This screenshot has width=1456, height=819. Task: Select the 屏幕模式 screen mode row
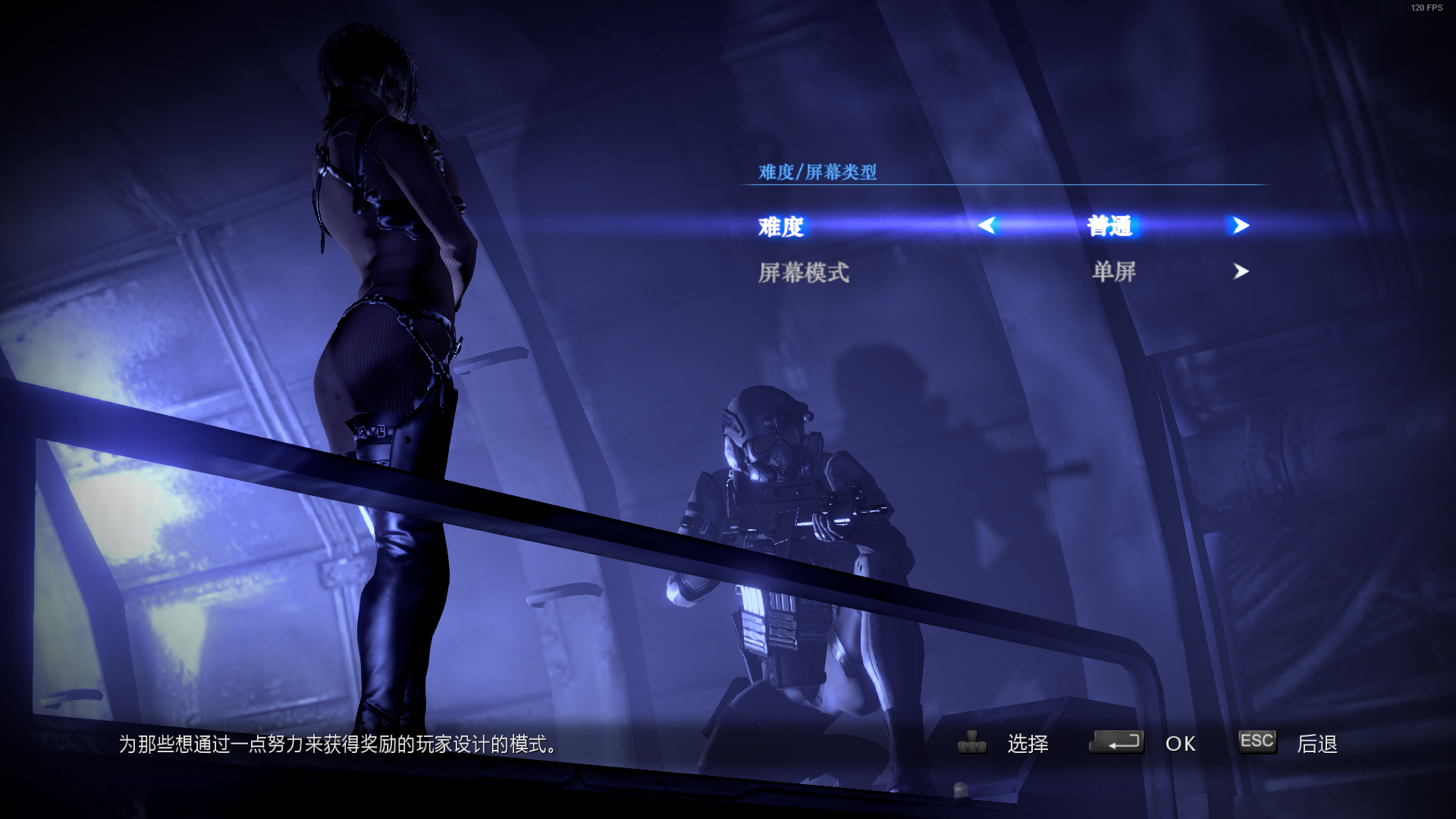pos(804,272)
